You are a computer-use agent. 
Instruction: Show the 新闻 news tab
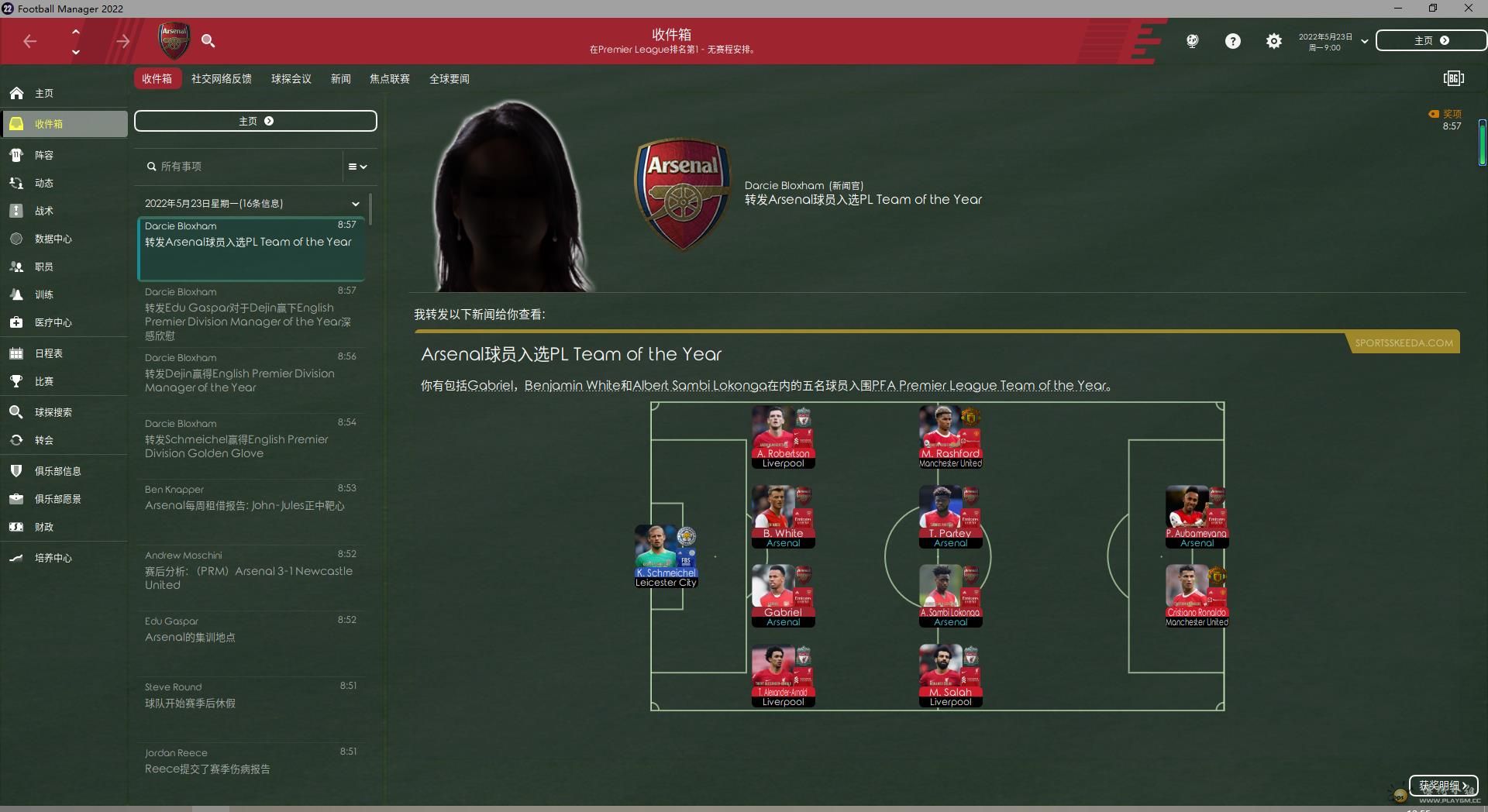click(x=340, y=79)
